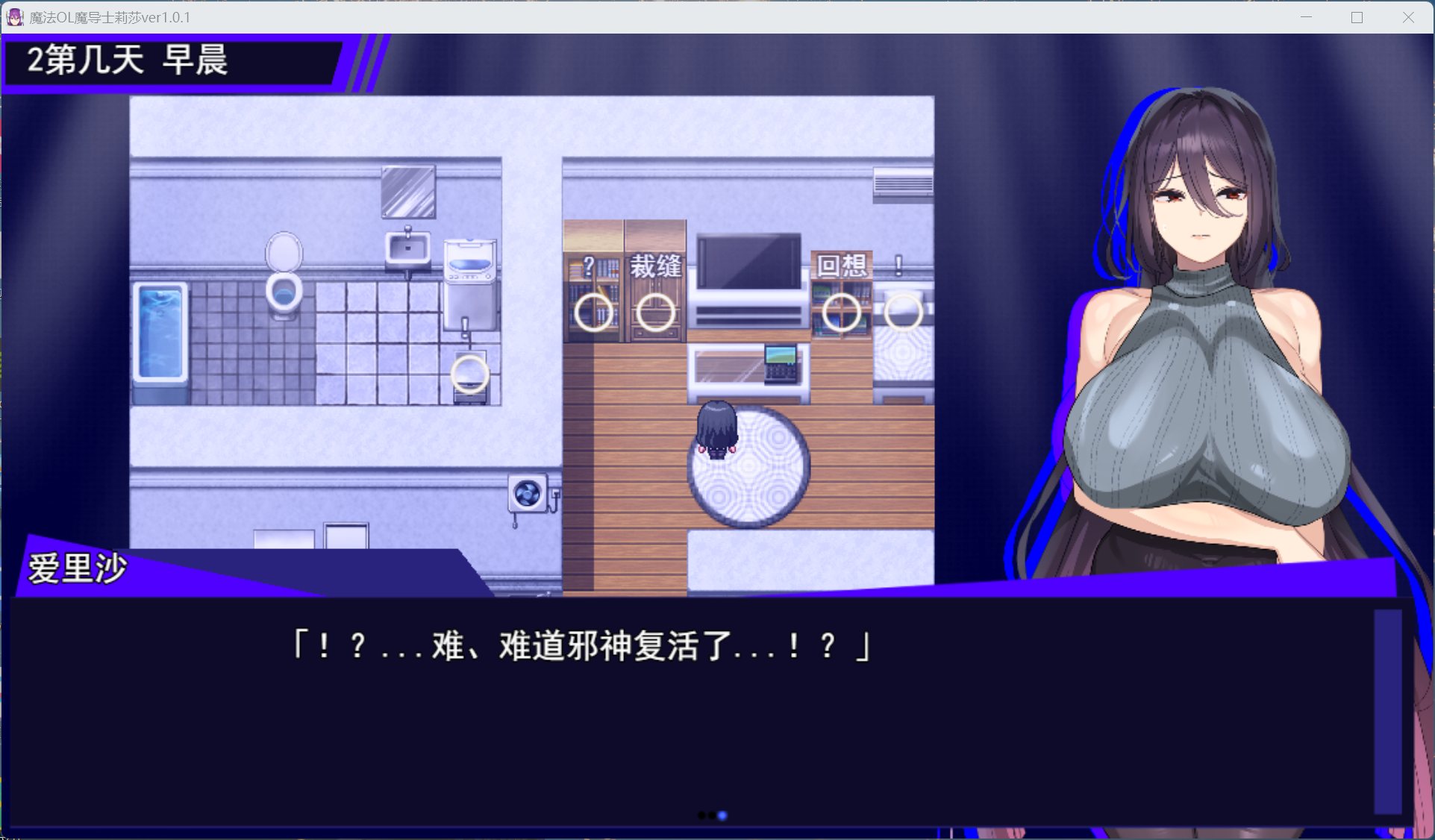Click the "!" hotspot circle on the bed
The width and height of the screenshot is (1435, 840).
(x=903, y=313)
